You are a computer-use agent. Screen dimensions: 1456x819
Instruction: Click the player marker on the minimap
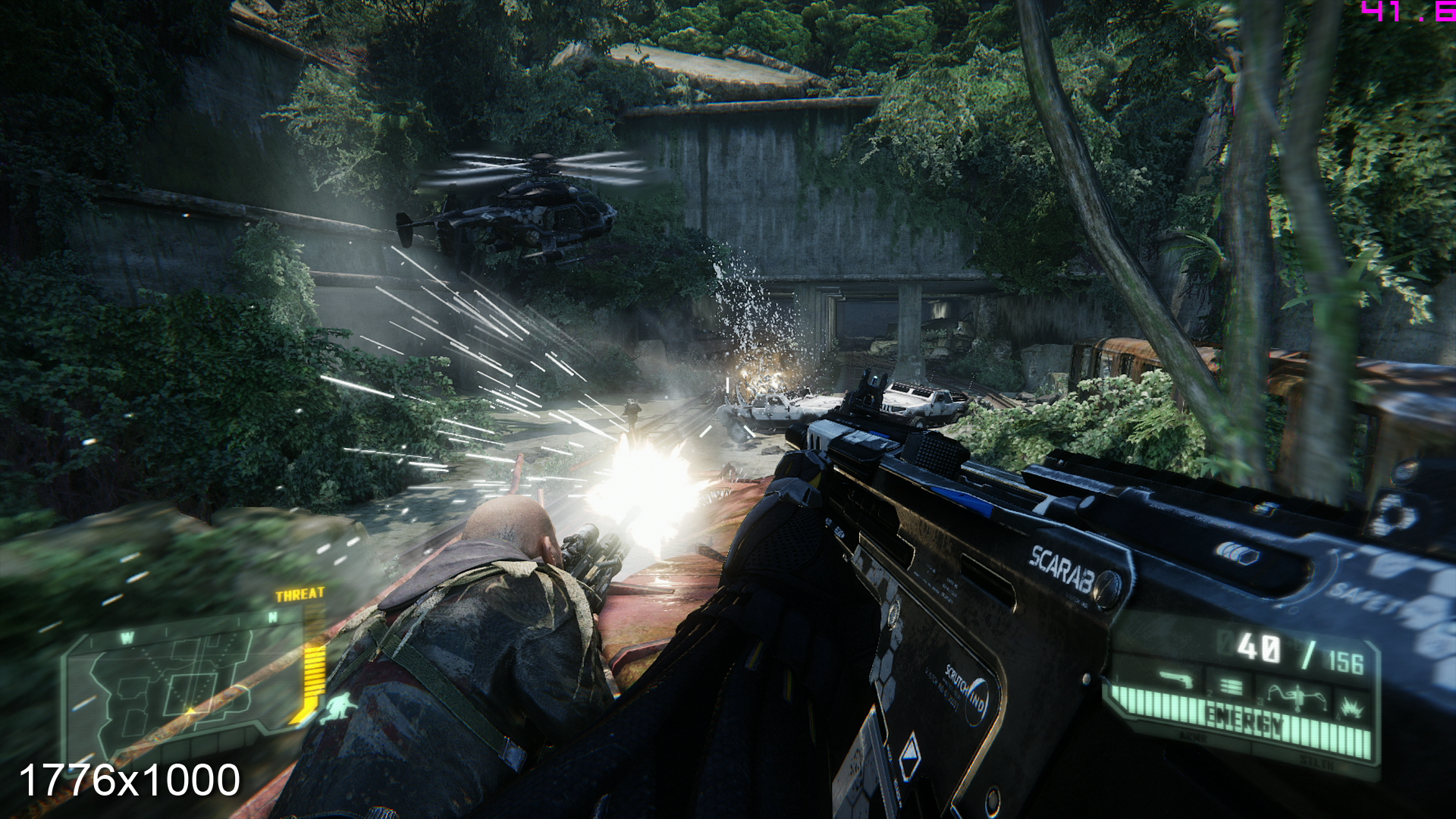190,711
